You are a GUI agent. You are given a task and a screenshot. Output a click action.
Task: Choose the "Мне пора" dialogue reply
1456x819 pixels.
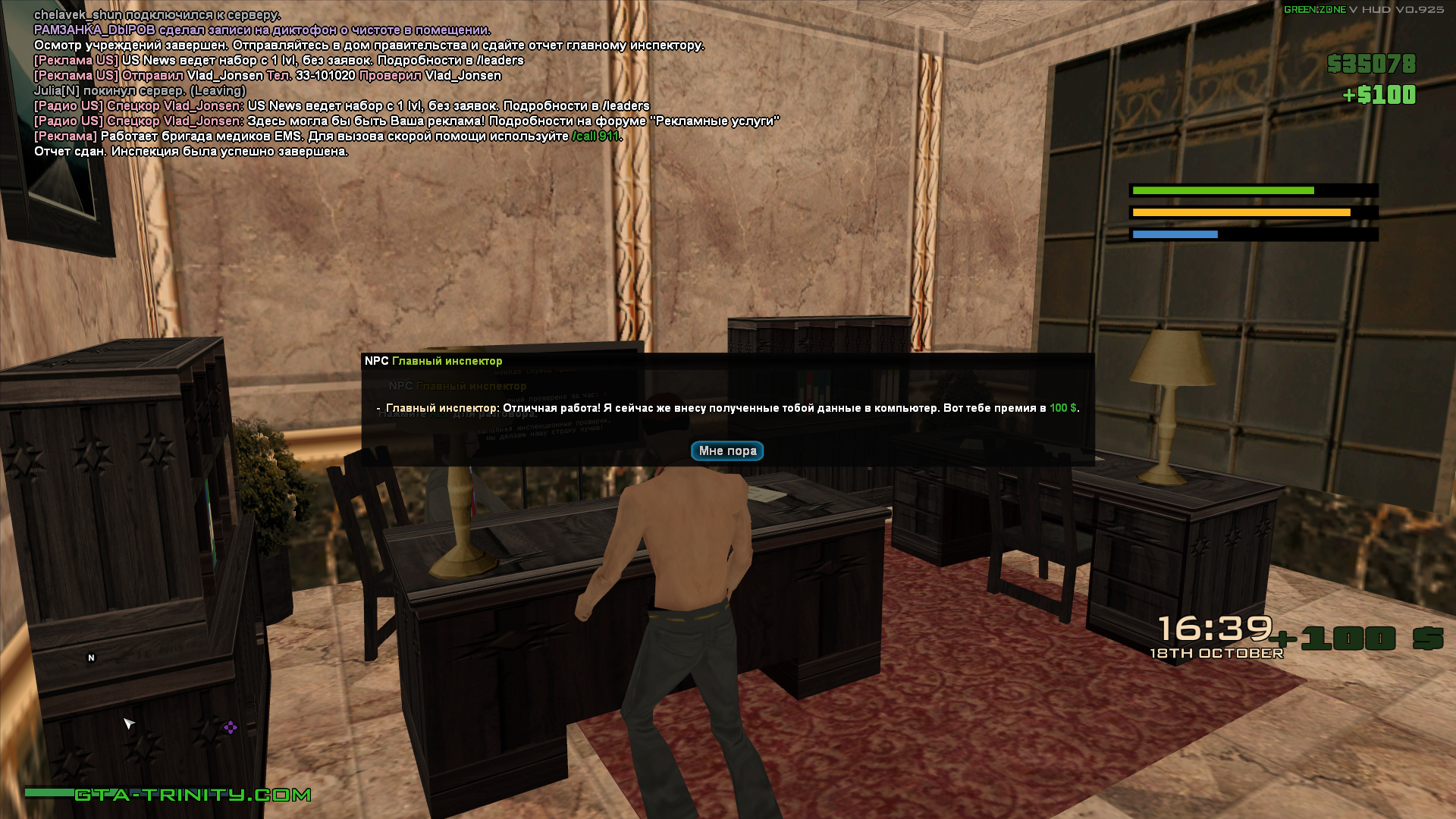[726, 450]
